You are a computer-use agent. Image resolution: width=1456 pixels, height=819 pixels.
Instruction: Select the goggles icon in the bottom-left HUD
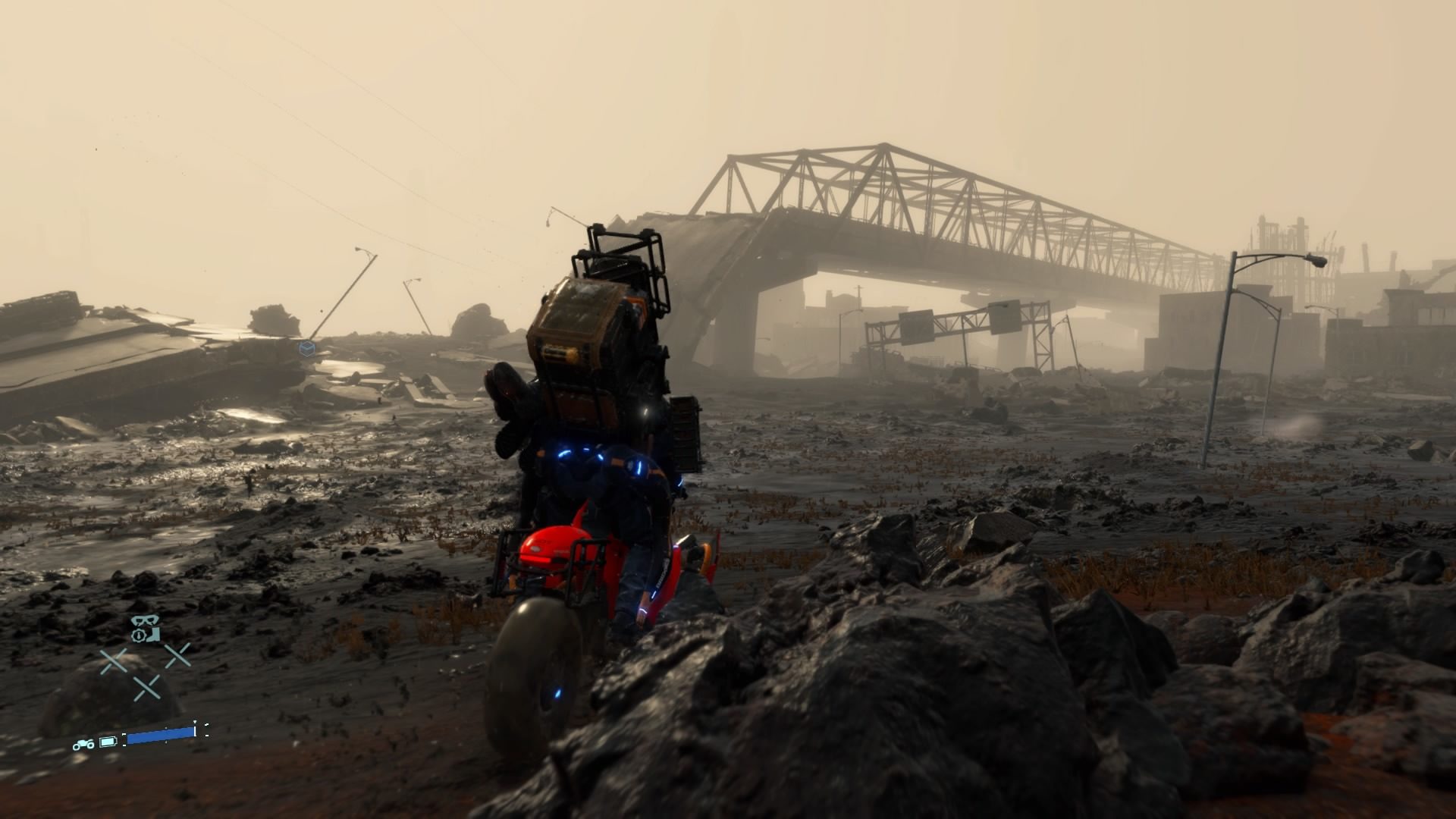[x=145, y=620]
